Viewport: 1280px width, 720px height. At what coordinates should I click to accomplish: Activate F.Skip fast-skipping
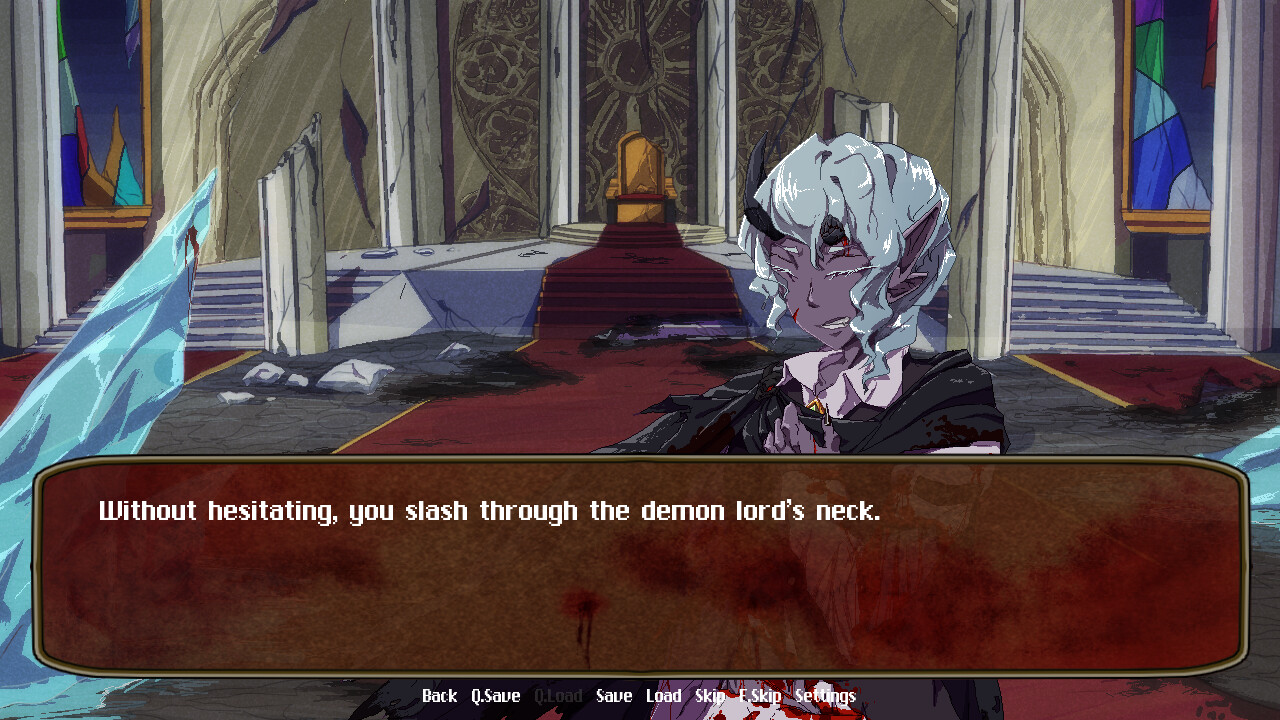click(x=761, y=695)
